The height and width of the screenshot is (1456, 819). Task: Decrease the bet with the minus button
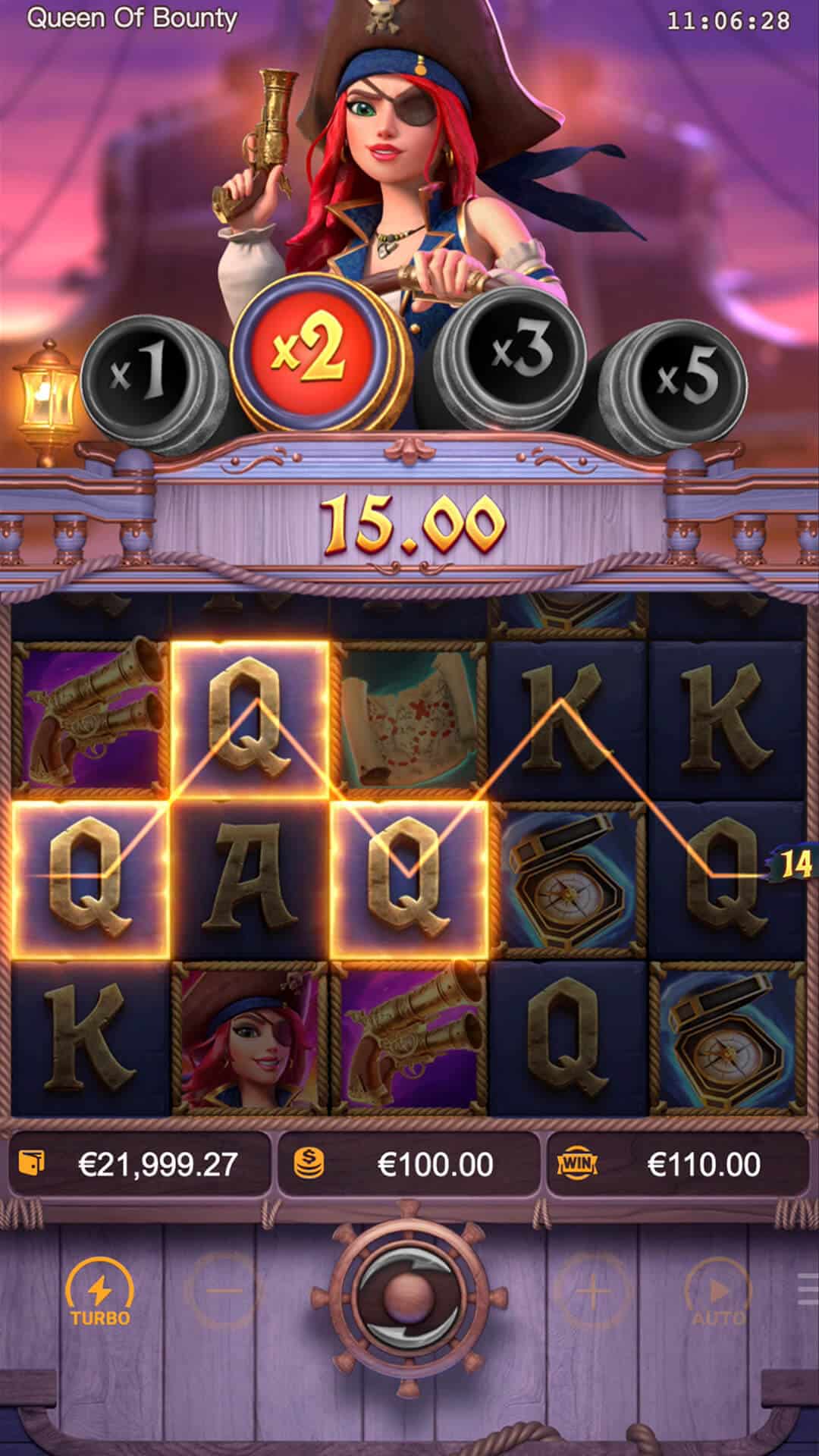click(223, 1291)
